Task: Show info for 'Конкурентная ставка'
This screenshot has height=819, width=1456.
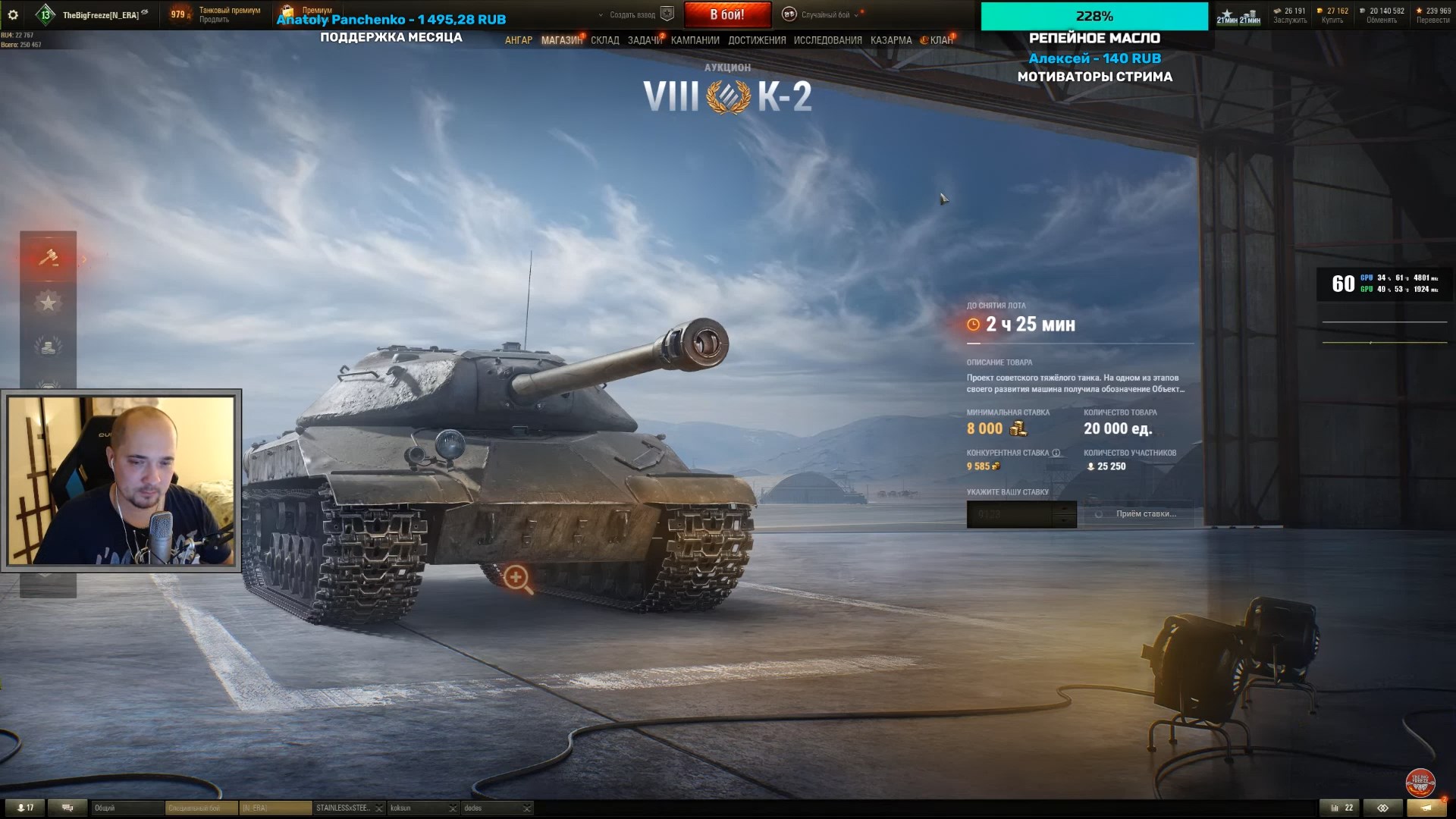Action: click(x=1056, y=453)
